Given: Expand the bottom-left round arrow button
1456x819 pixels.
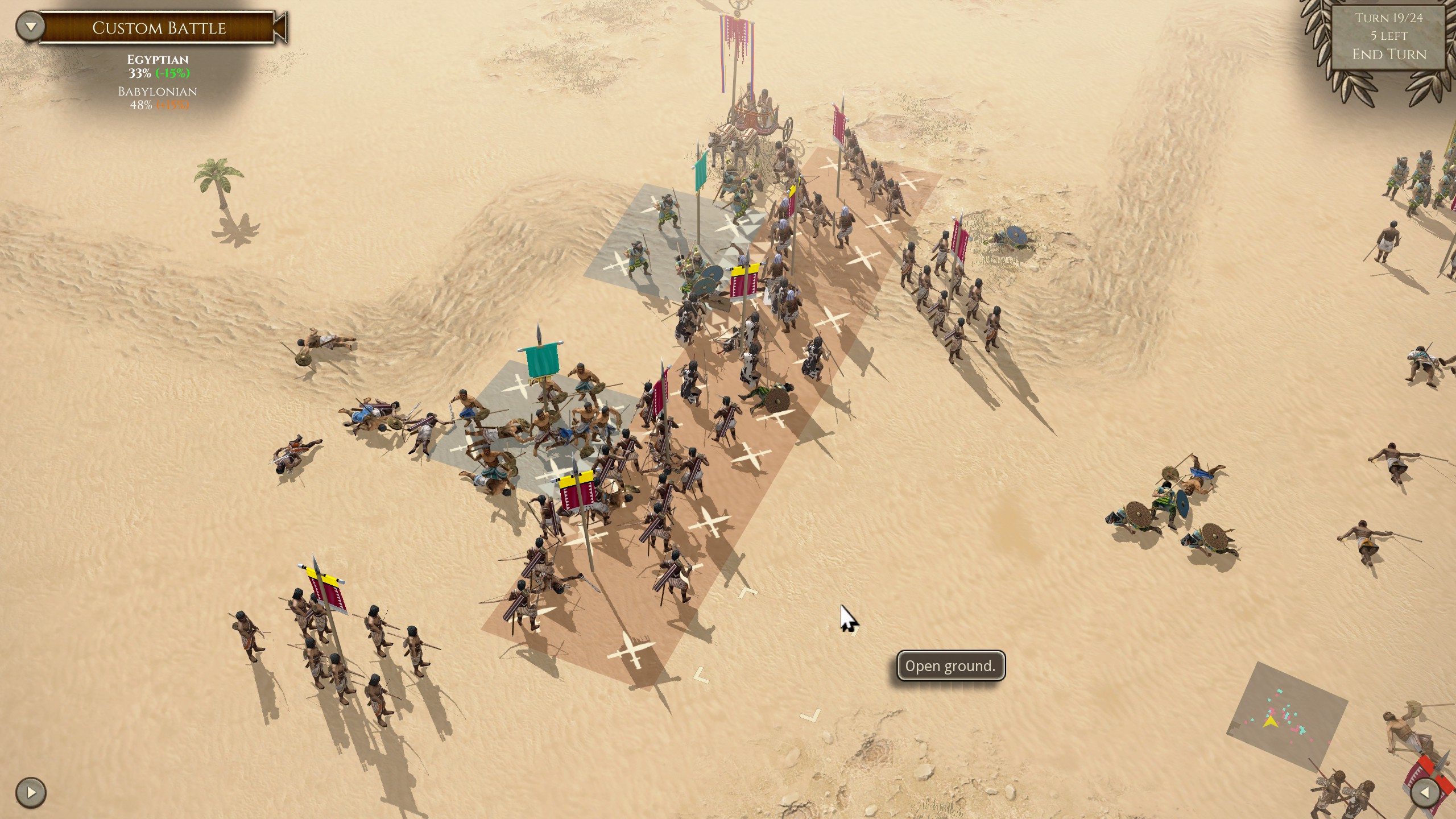Looking at the screenshot, I should click(x=31, y=792).
